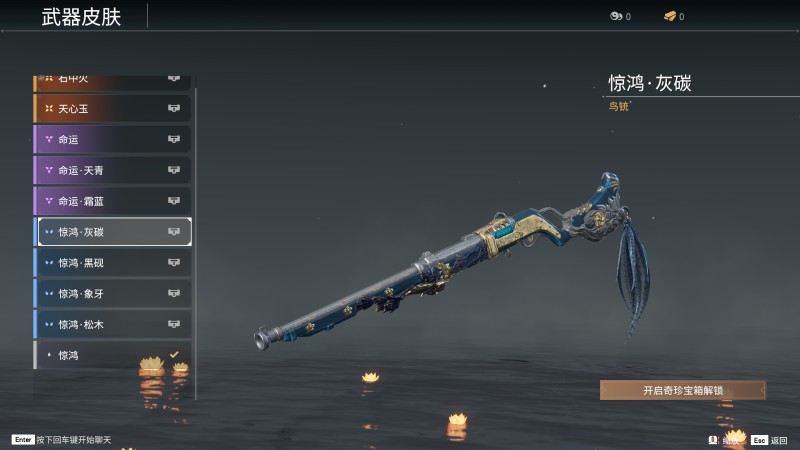Choose the 惊鸿·黑砚 skin
Viewport: 800px width, 450px height.
[112, 263]
